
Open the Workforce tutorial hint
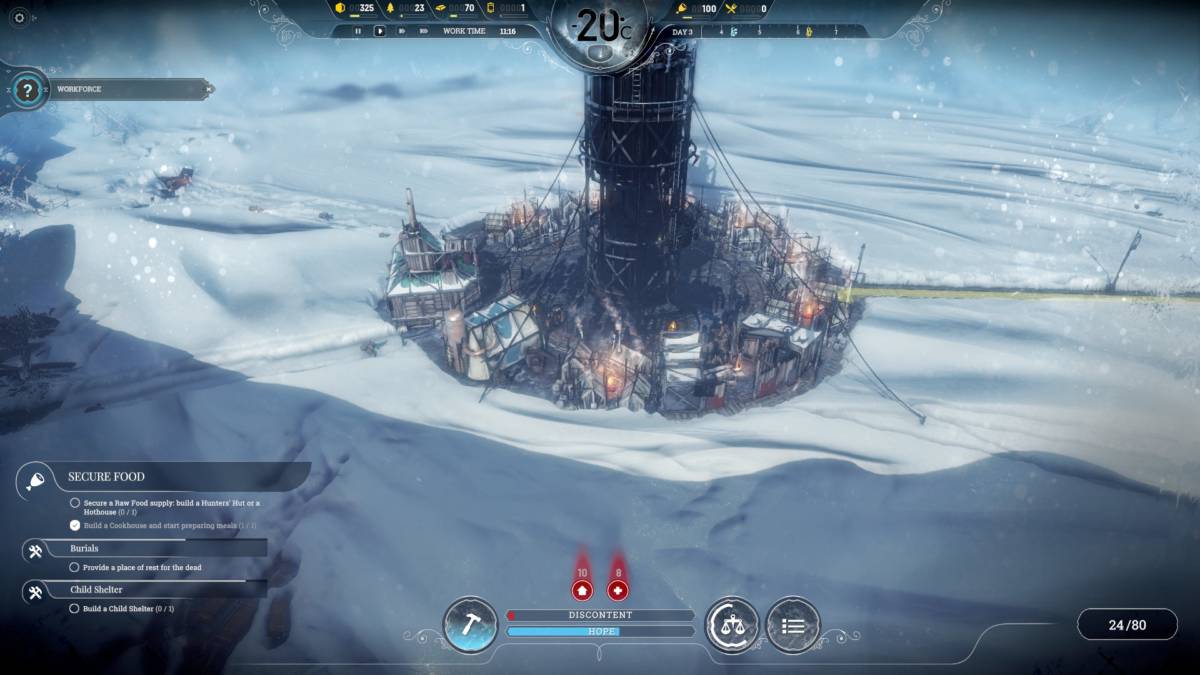tap(28, 90)
